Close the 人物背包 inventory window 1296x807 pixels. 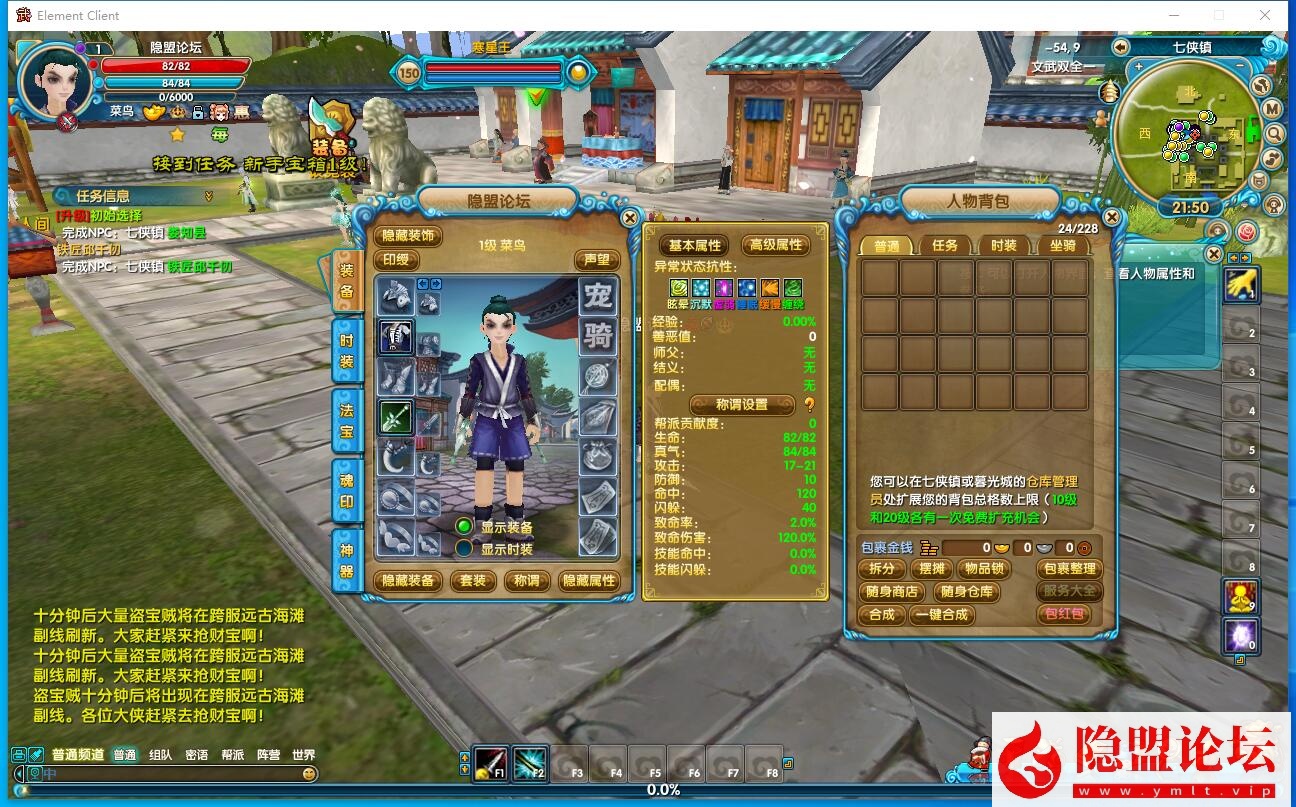(1111, 217)
